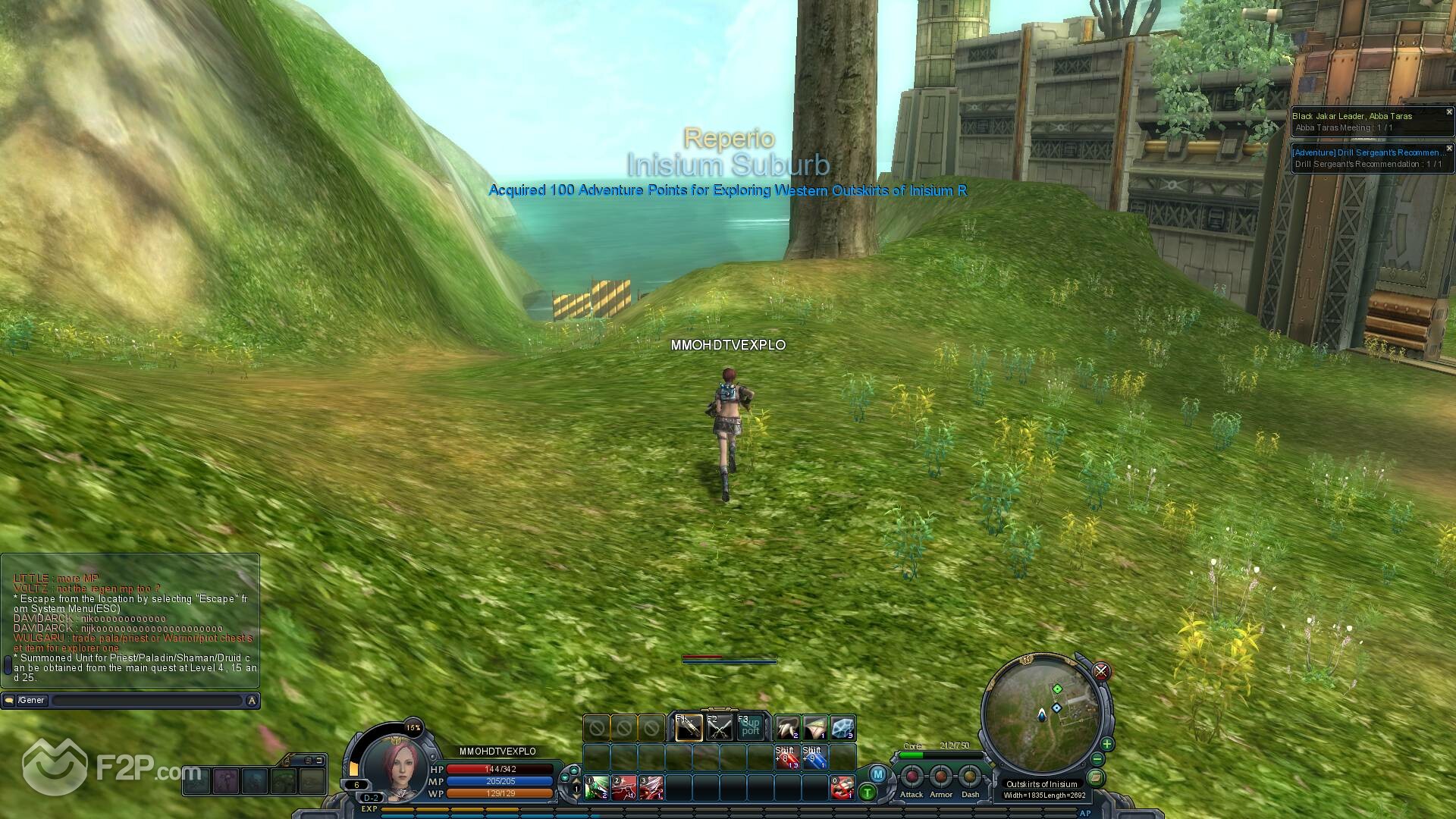1456x819 pixels.
Task: Close the Drill Sergeant's Recommendation tracker
Action: coord(1448,149)
